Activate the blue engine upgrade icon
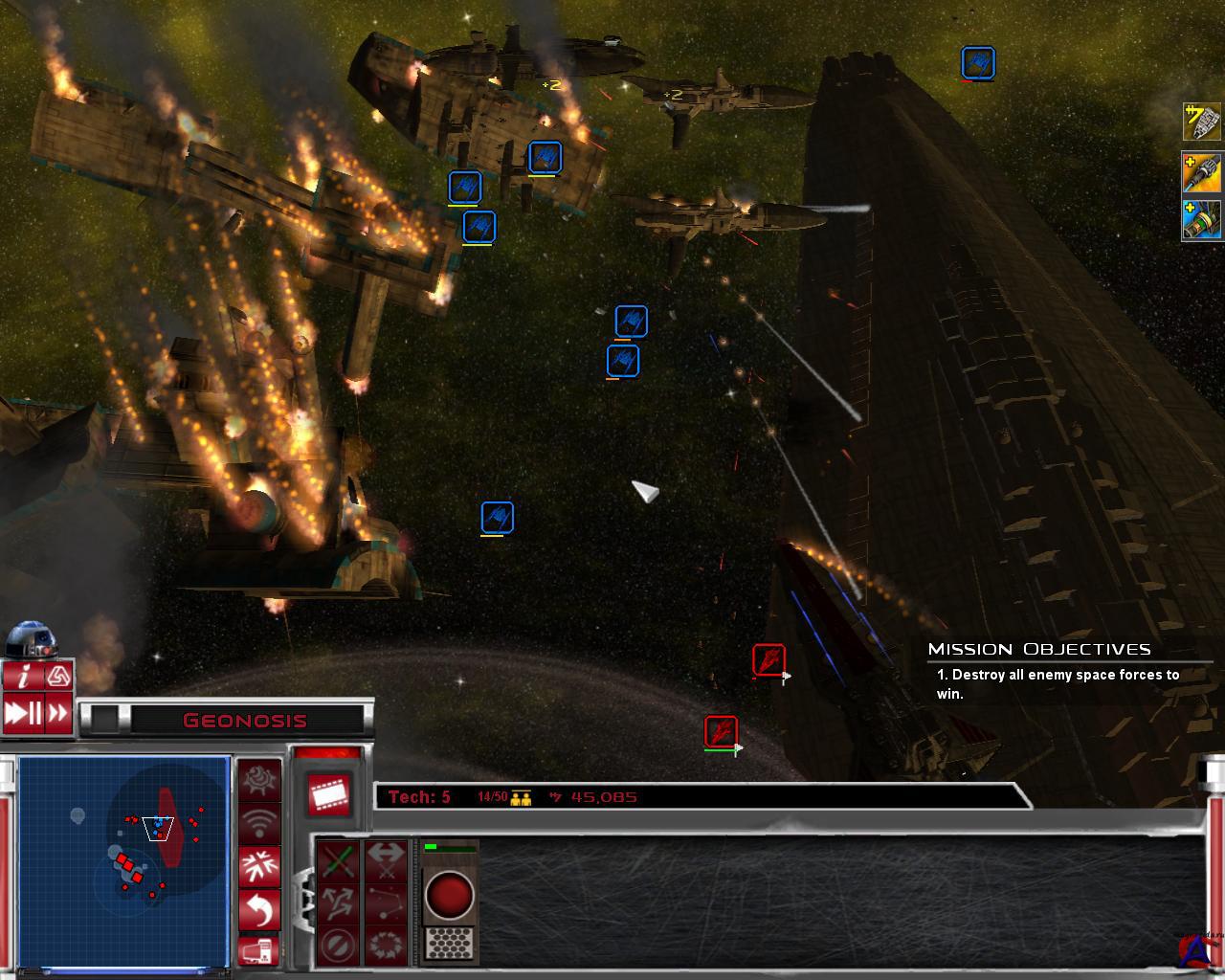The height and width of the screenshot is (980, 1225). pos(1202,220)
